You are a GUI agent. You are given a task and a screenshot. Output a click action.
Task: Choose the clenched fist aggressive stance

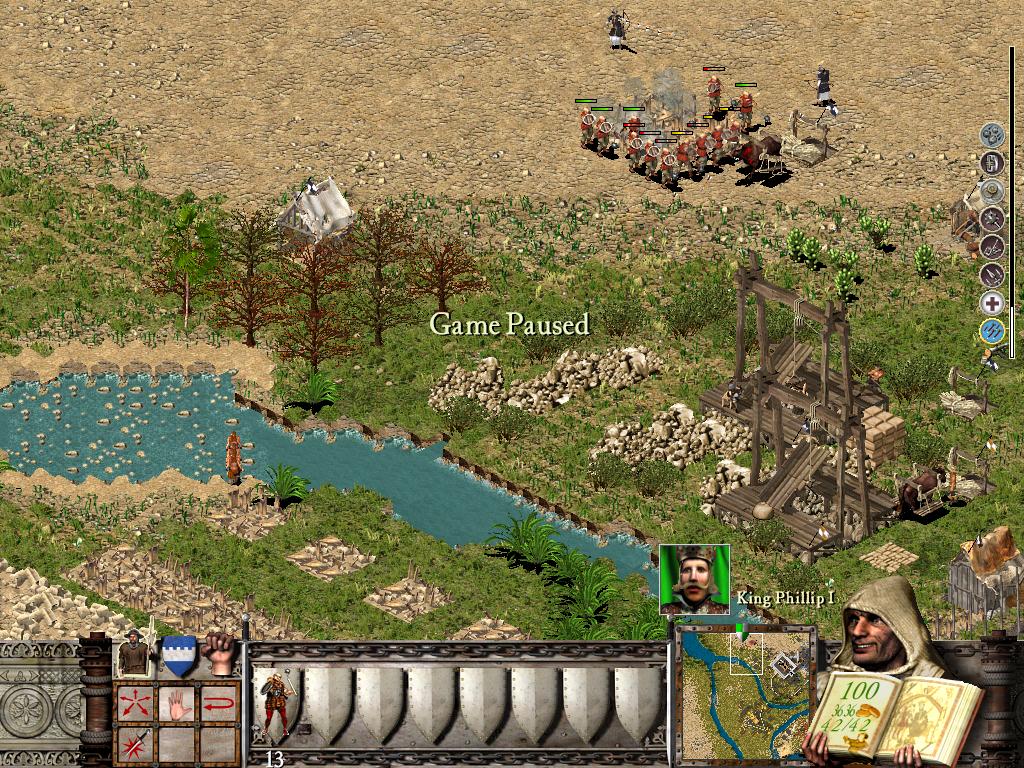[x=218, y=654]
